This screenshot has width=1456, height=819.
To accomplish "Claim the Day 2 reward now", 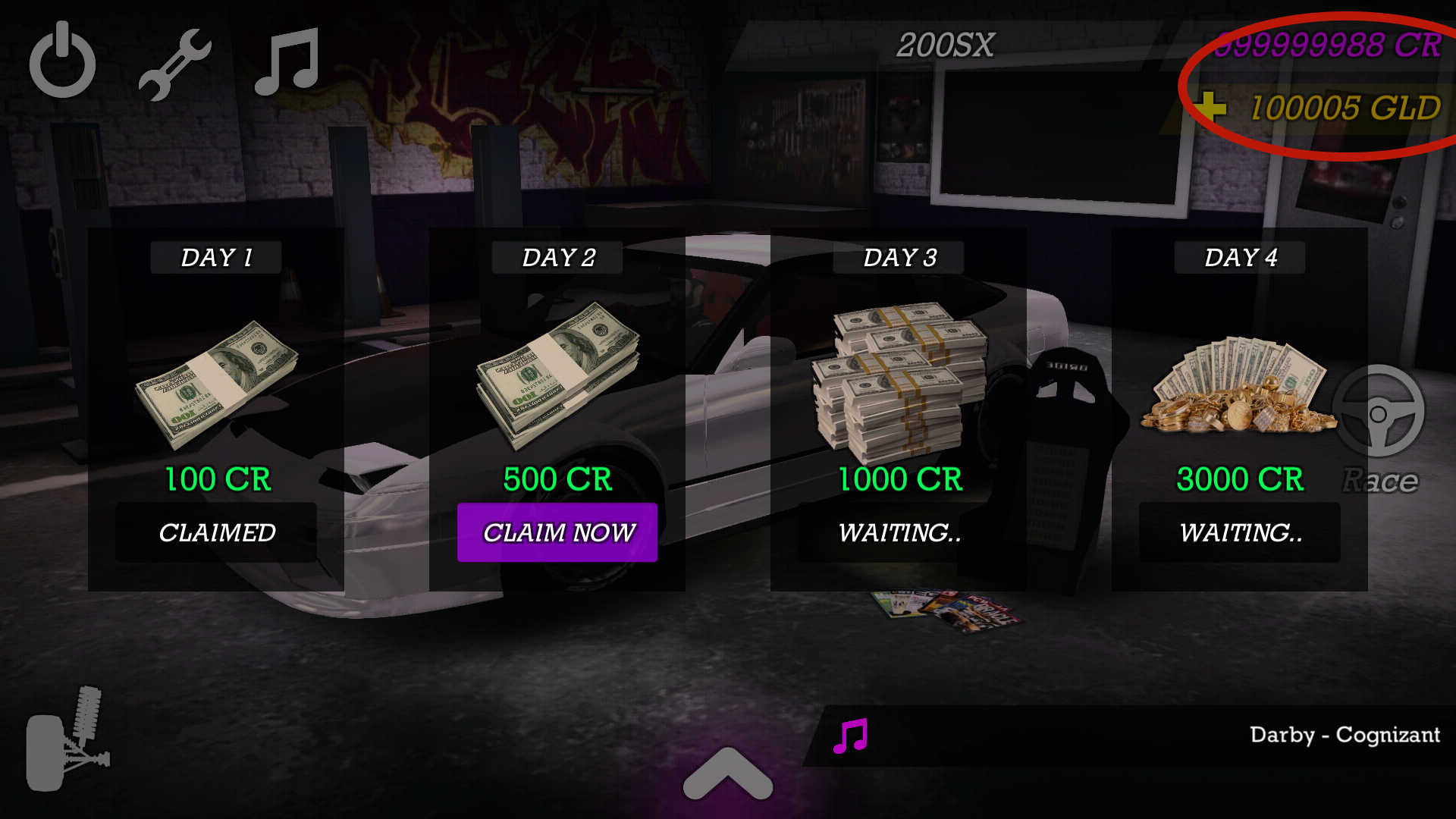I will coord(557,532).
